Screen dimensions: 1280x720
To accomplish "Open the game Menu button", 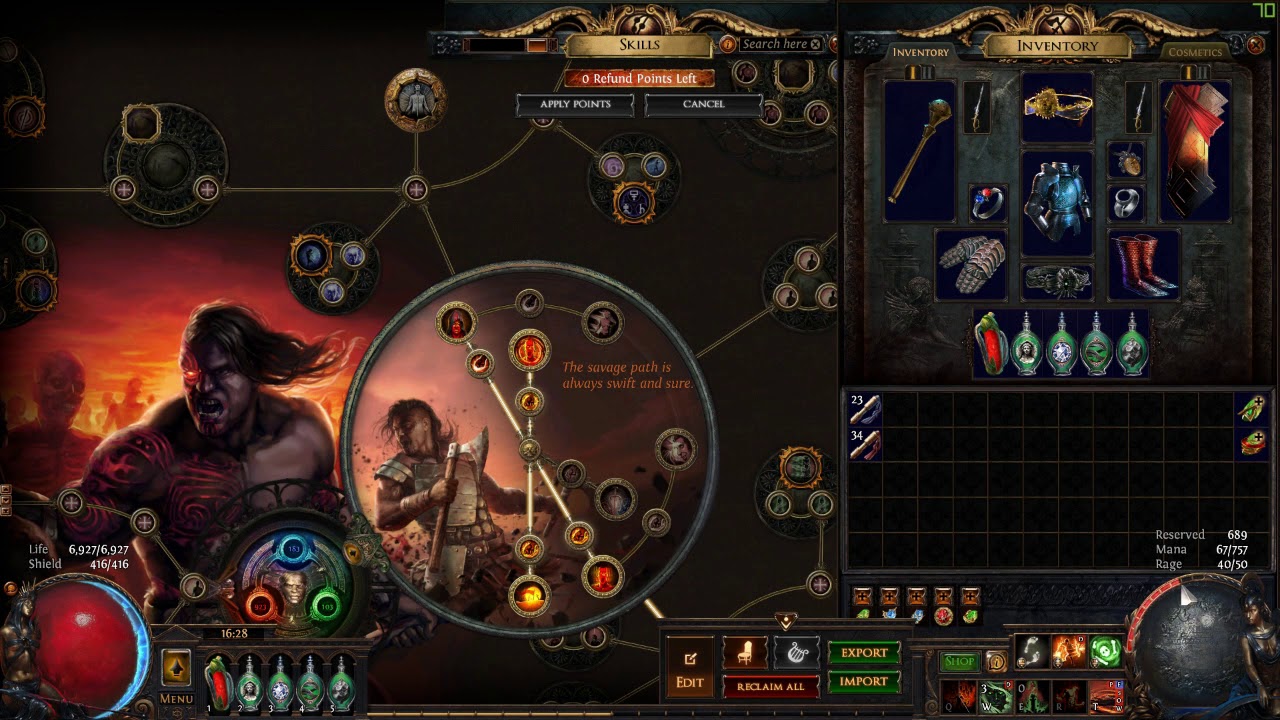I will pyautogui.click(x=176, y=699).
